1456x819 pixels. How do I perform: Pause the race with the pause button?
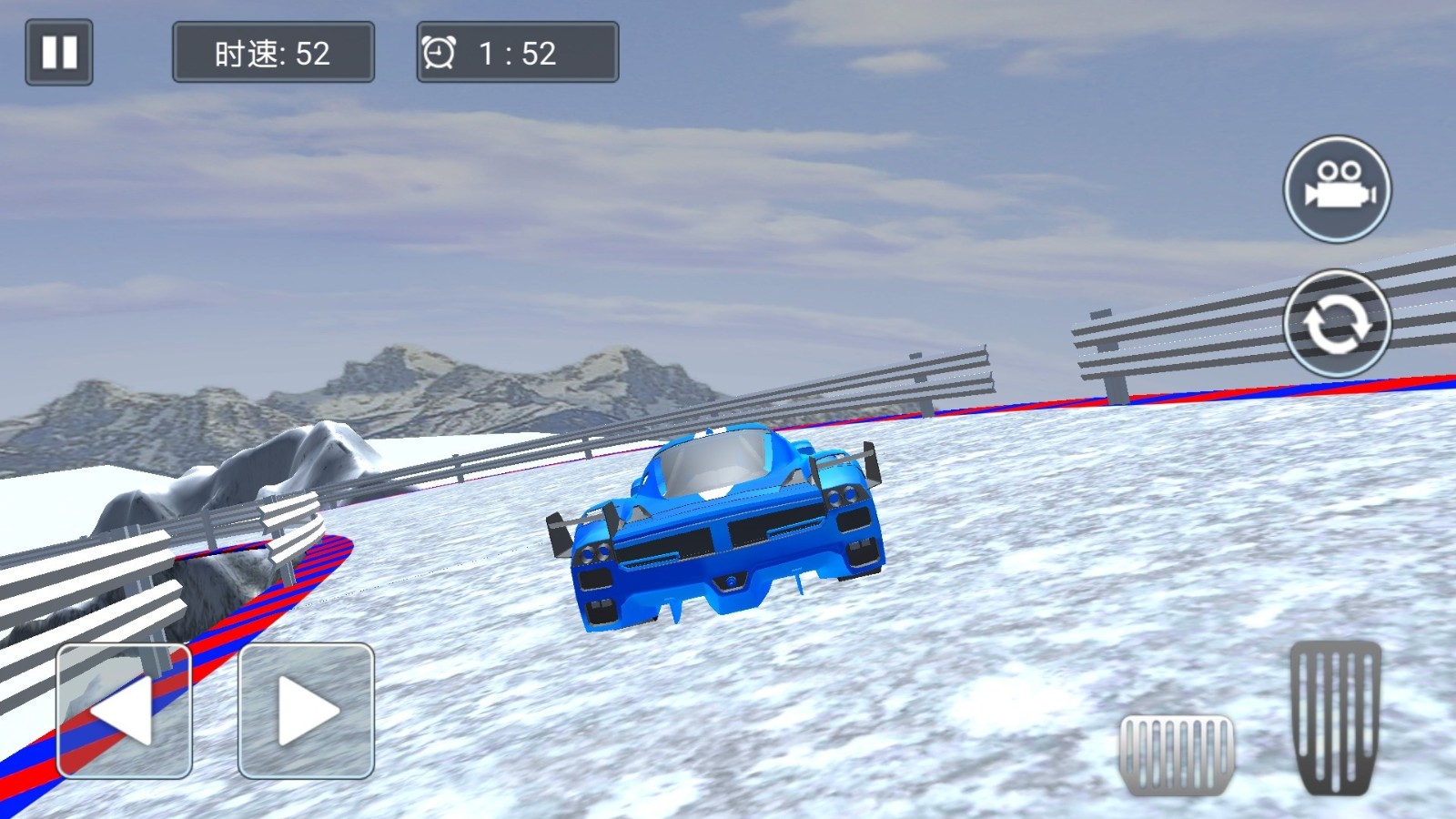[x=59, y=53]
